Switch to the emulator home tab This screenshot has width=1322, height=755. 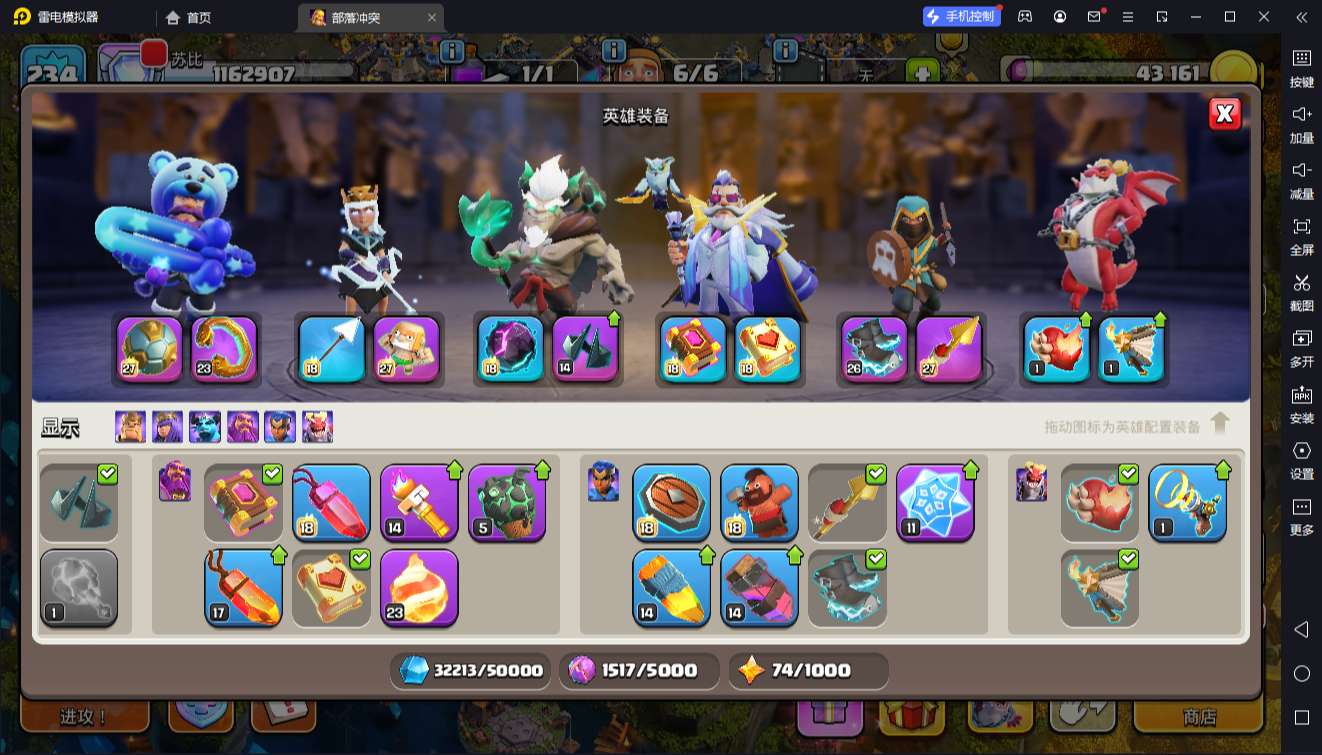(188, 17)
